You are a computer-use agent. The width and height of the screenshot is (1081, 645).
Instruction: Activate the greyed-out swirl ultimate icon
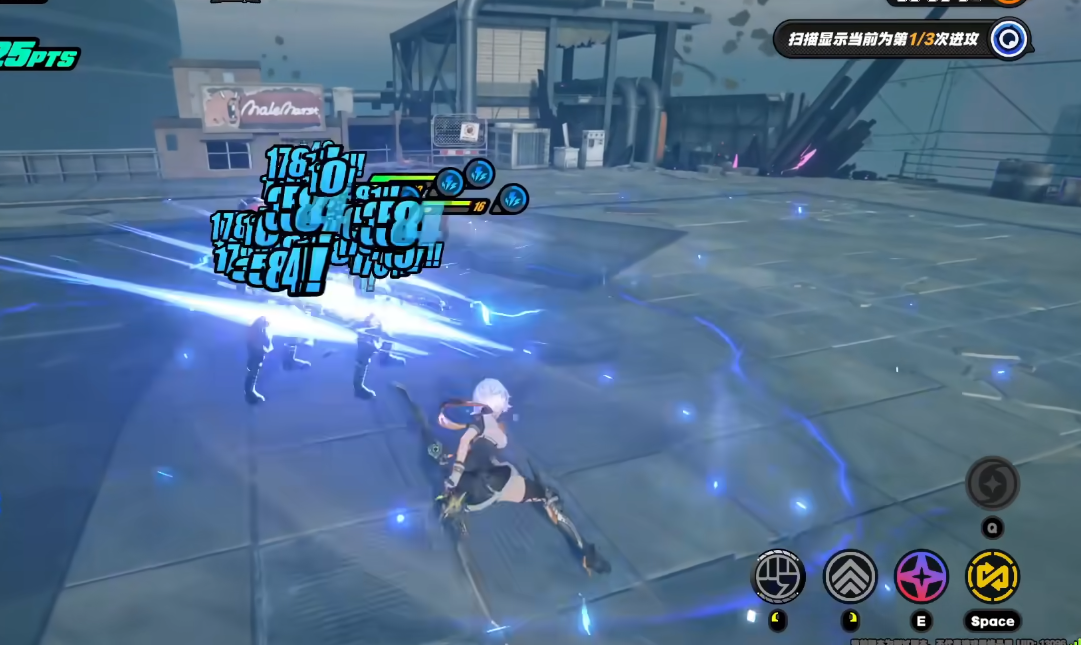pos(992,484)
